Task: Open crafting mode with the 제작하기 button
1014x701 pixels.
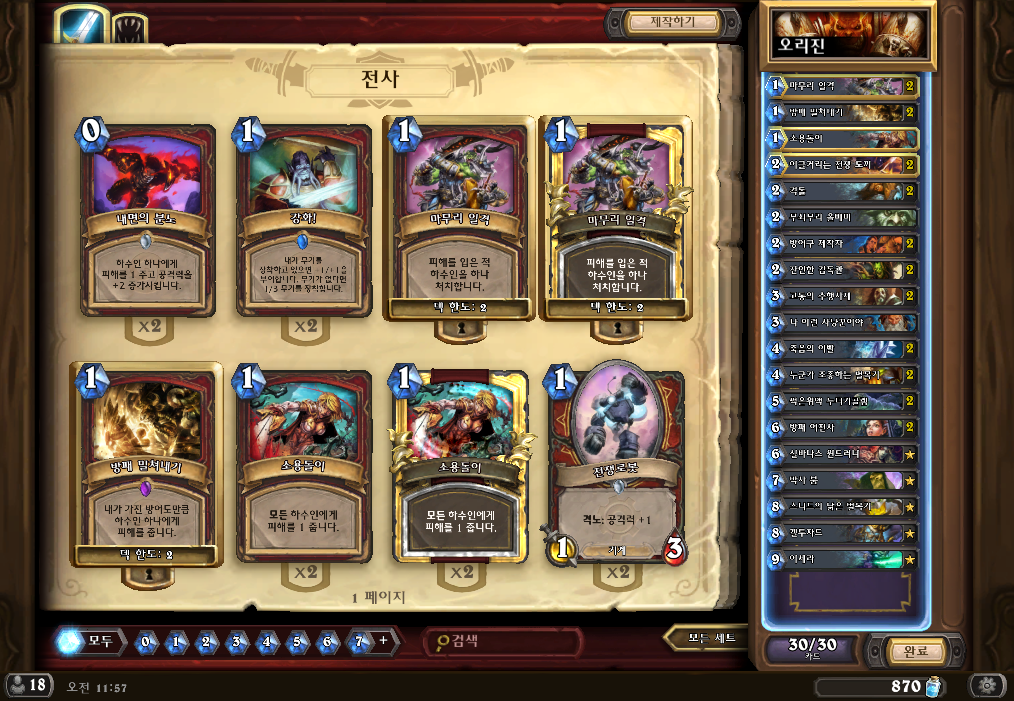Action: pyautogui.click(x=672, y=22)
